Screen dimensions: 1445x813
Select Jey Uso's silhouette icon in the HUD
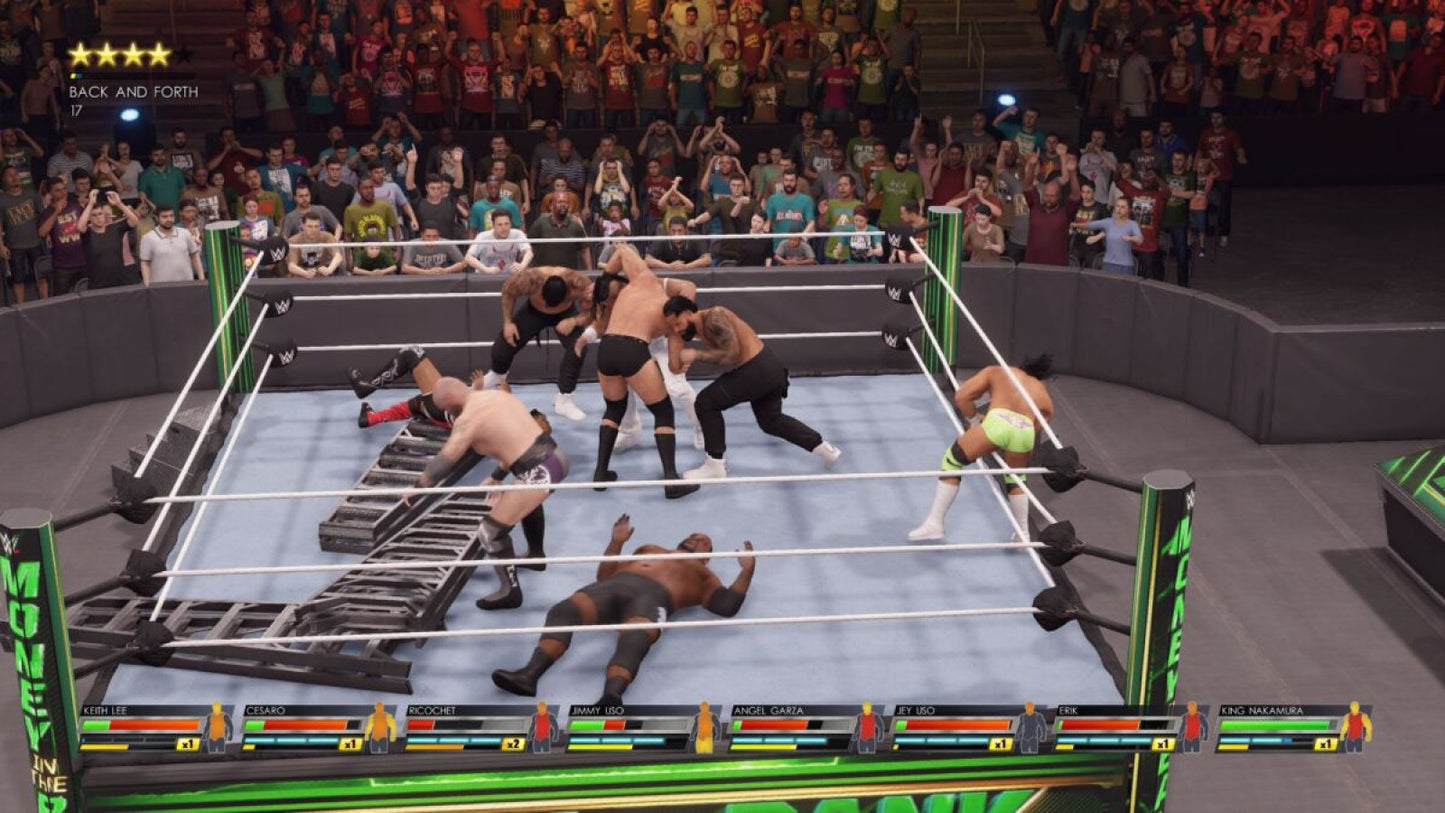click(1028, 728)
